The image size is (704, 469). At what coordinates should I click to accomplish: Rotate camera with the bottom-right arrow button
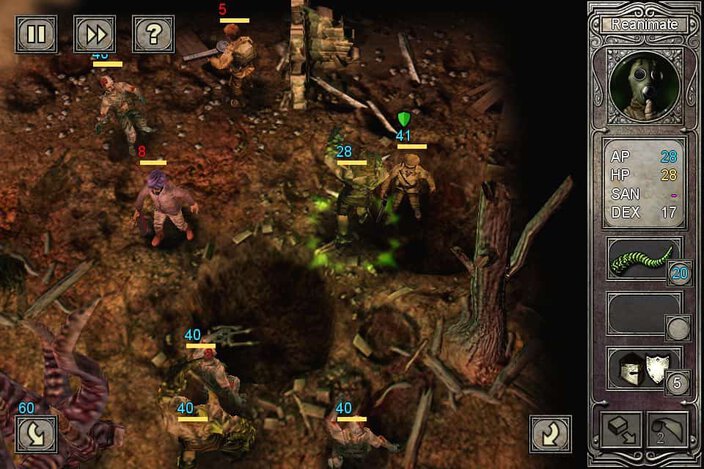point(550,433)
